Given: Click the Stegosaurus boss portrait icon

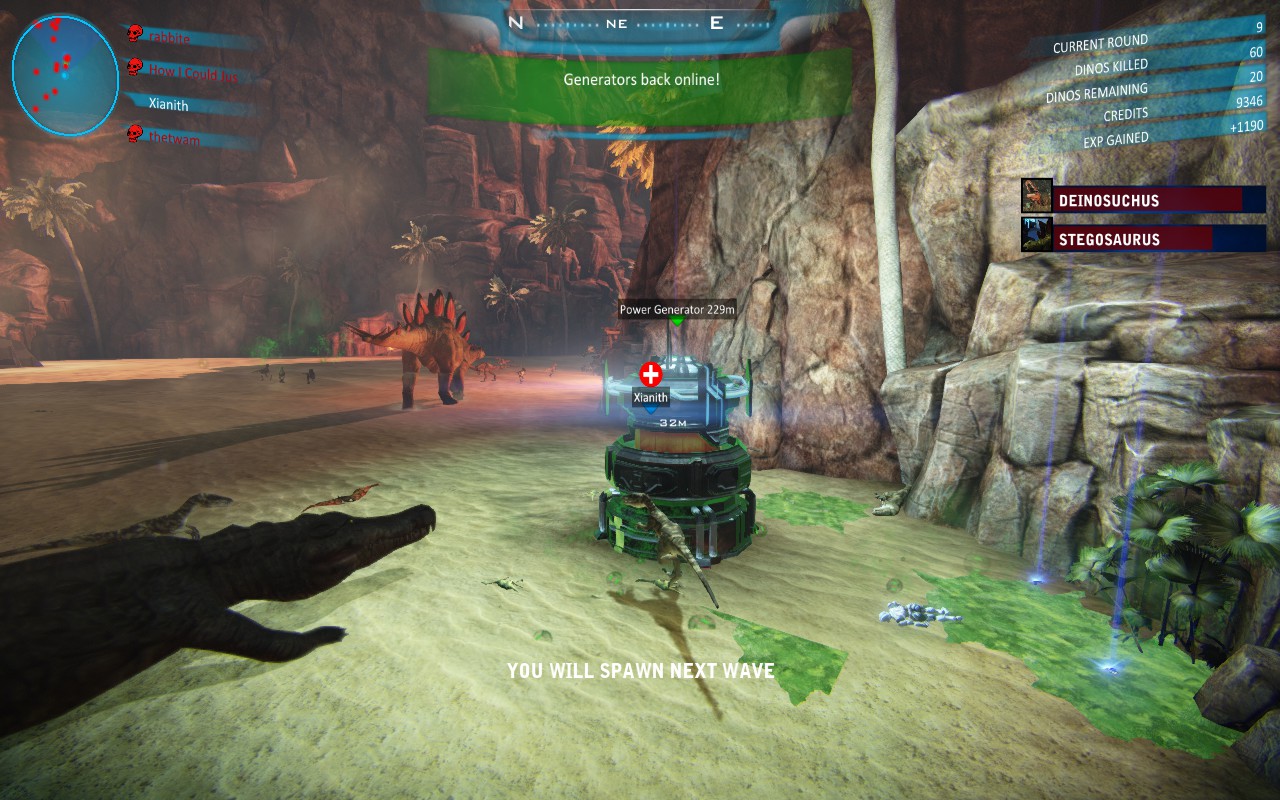Looking at the screenshot, I should pyautogui.click(x=1037, y=236).
